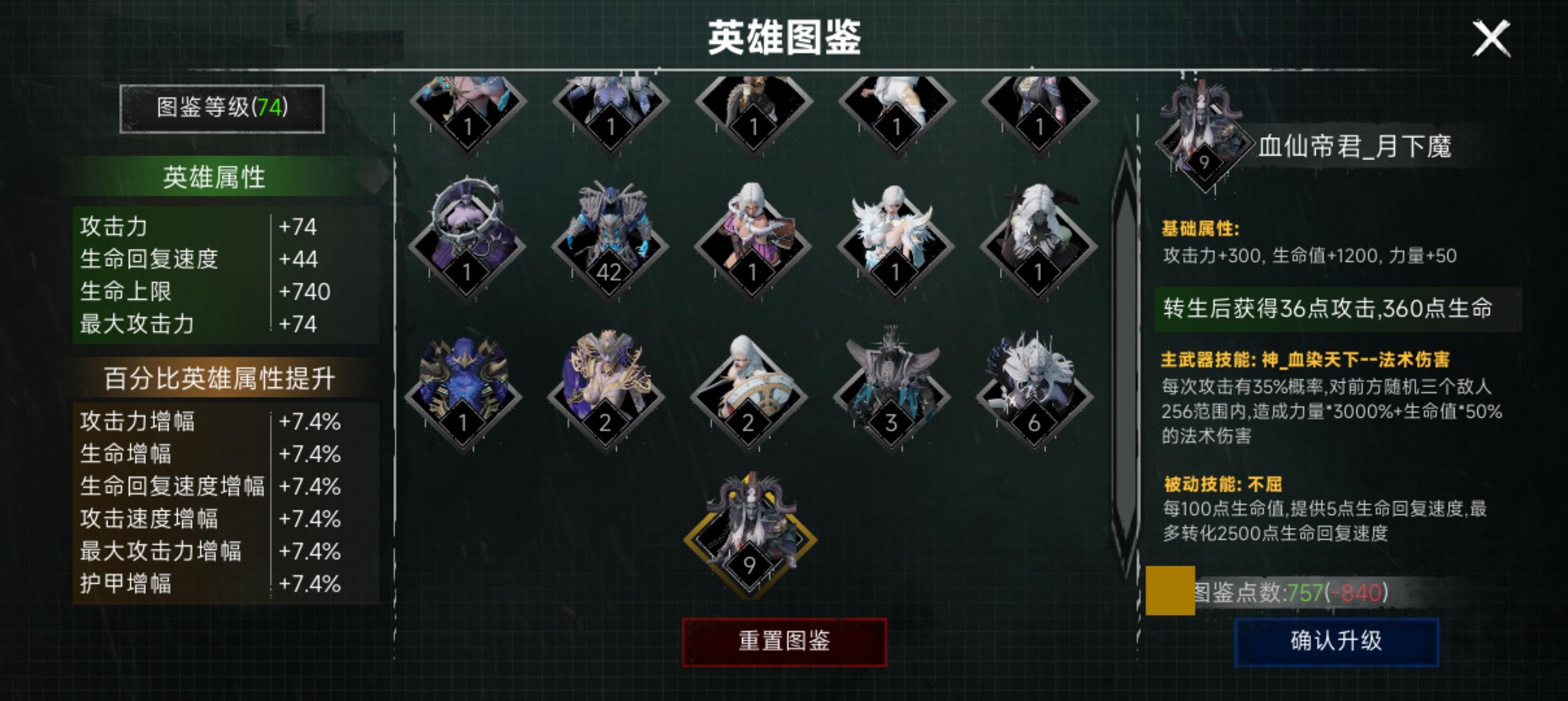Viewport: 1568px width, 701px height.
Task: Select the white-robed hero in the top row
Action: (897, 103)
